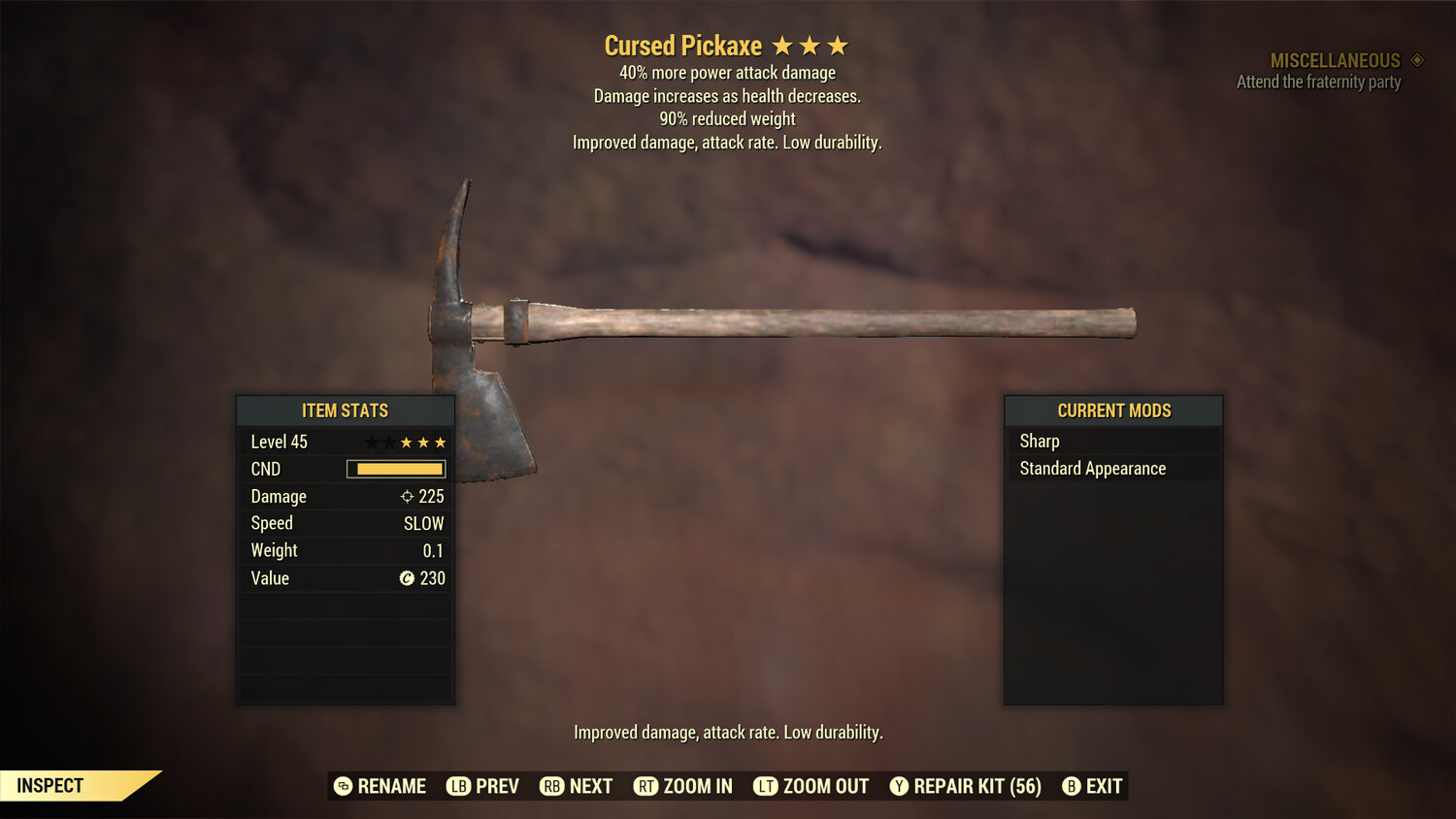Select the Sharp mod row
The height and width of the screenshot is (819, 1456).
click(x=1112, y=442)
